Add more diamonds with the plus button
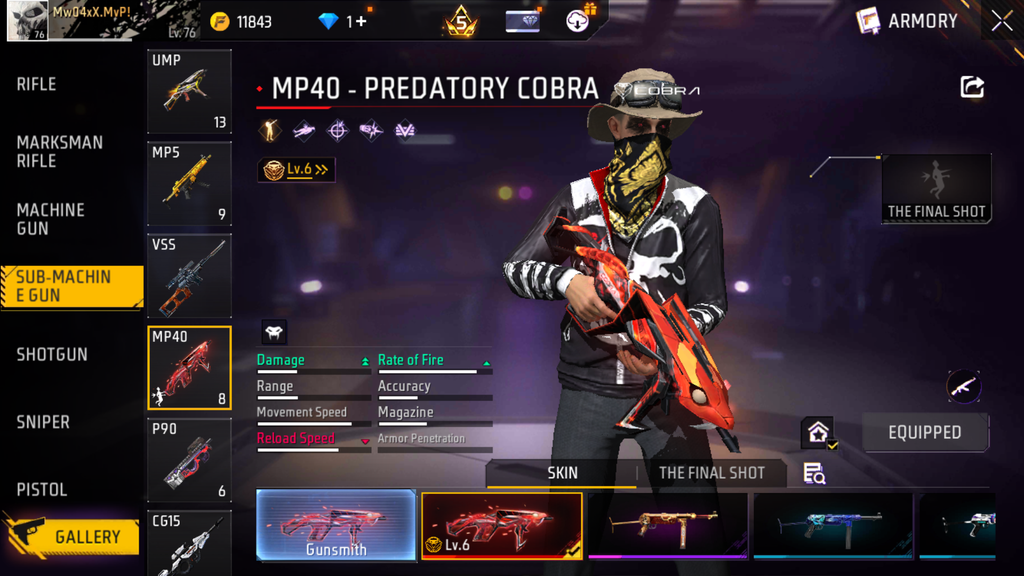The image size is (1024, 576). click(x=359, y=21)
